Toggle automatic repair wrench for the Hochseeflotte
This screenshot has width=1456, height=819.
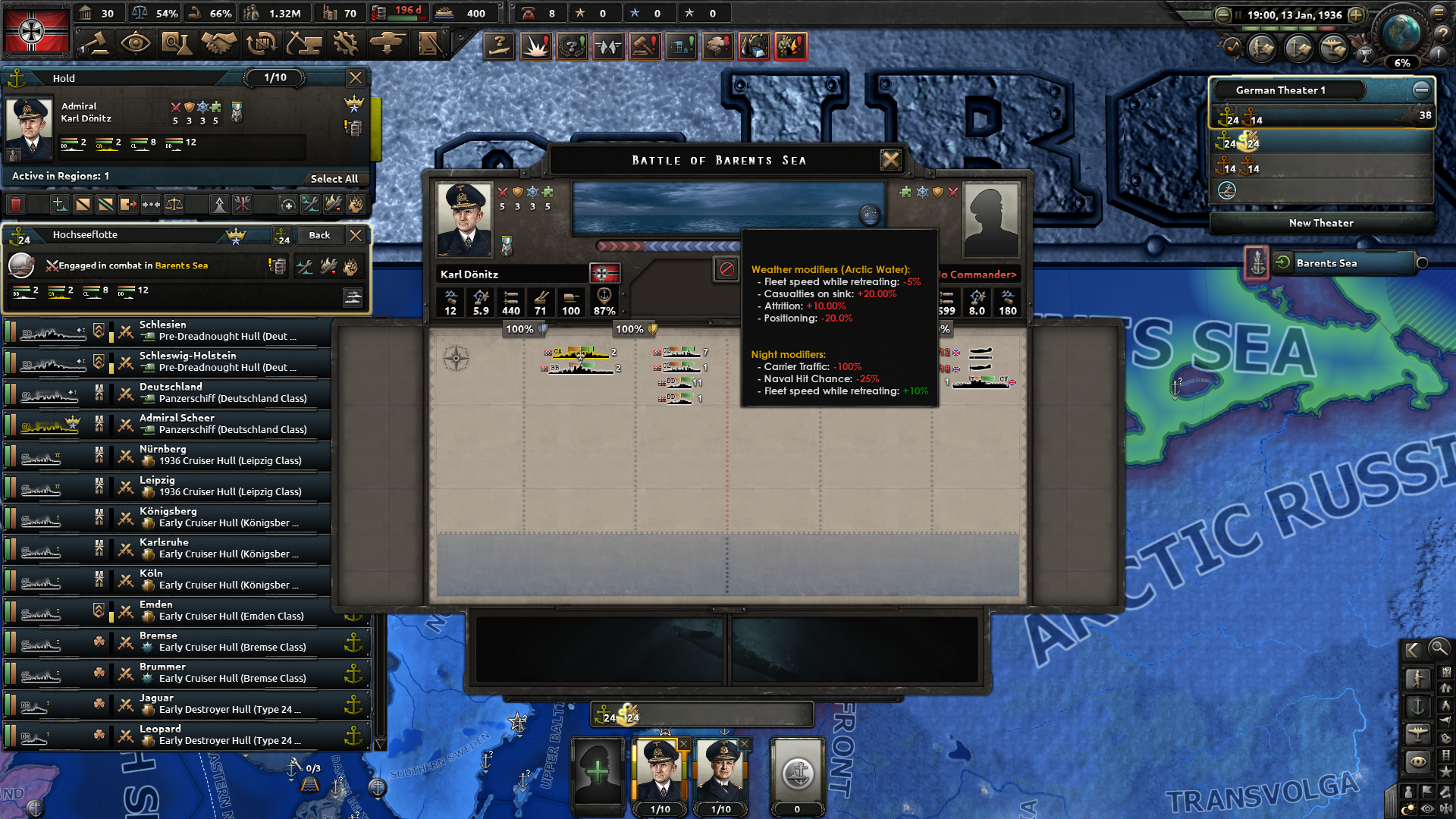(x=305, y=267)
